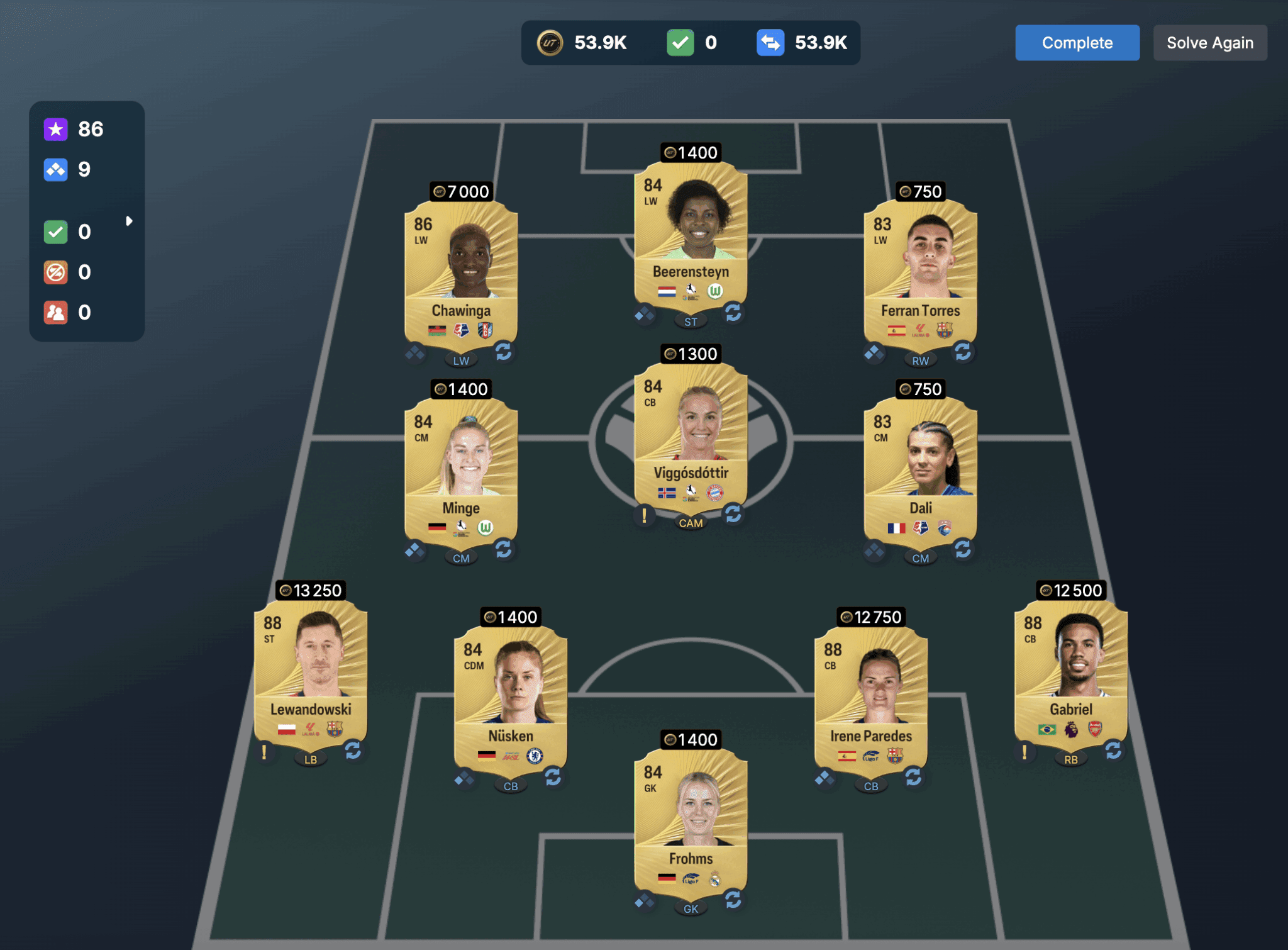Click the coin icon in the top bar
This screenshot has width=1288, height=950.
pyautogui.click(x=549, y=43)
